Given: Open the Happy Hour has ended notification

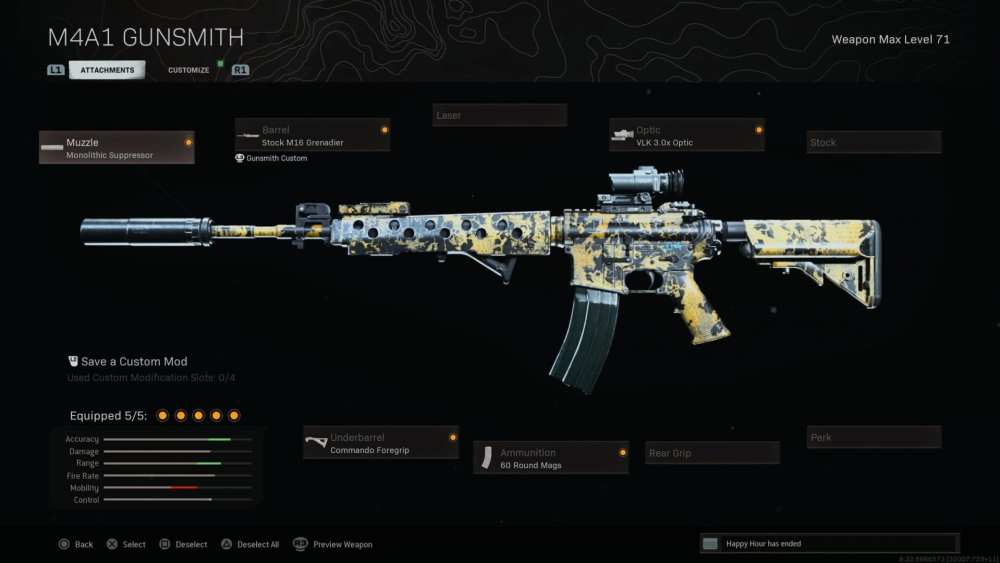Looking at the screenshot, I should [x=829, y=544].
